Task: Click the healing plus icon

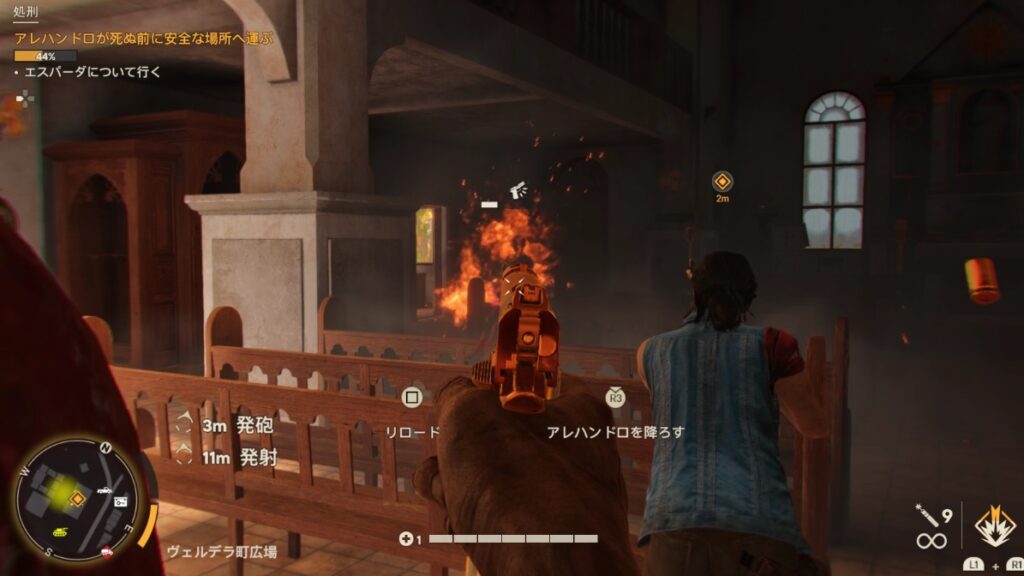Action: tap(404, 539)
